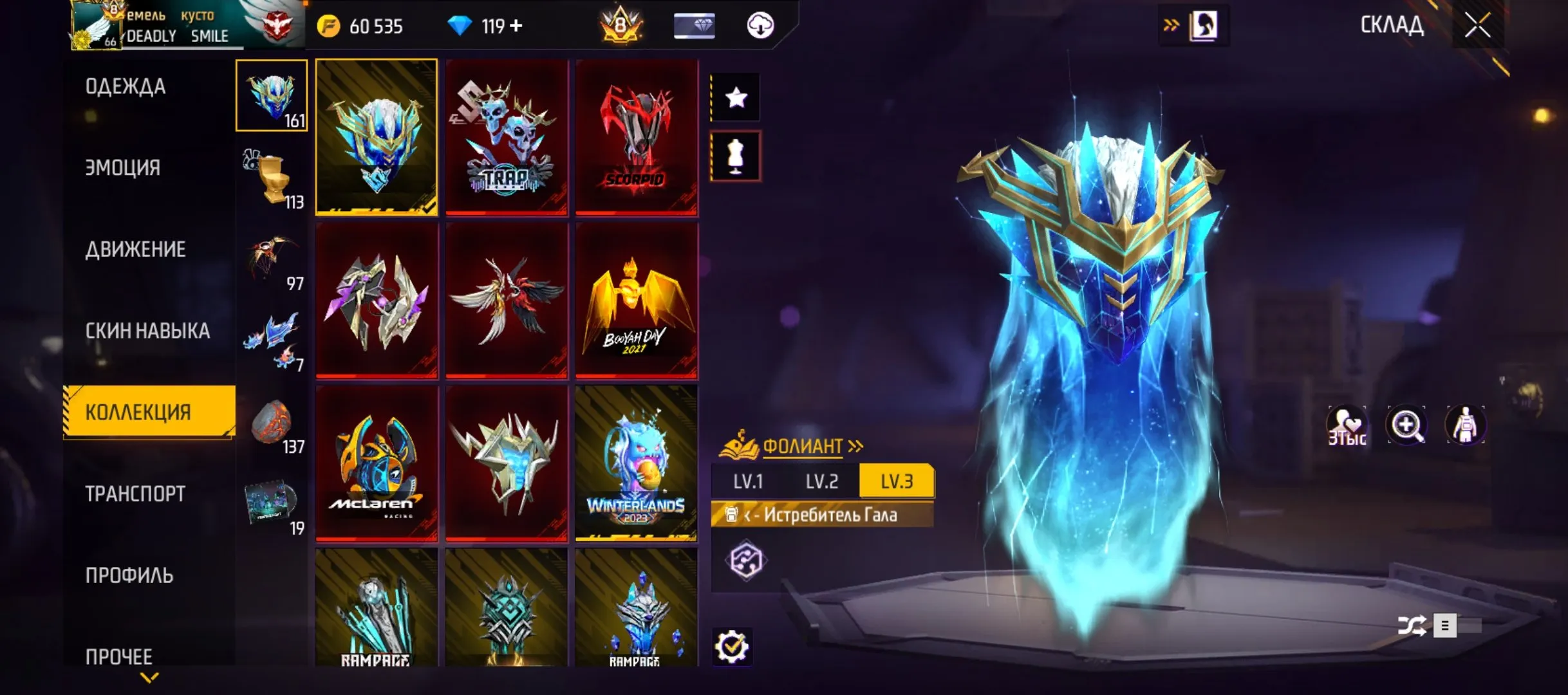Choose the red Scorpio backpack tile
Screen dimensions: 1568x695
tap(637, 137)
